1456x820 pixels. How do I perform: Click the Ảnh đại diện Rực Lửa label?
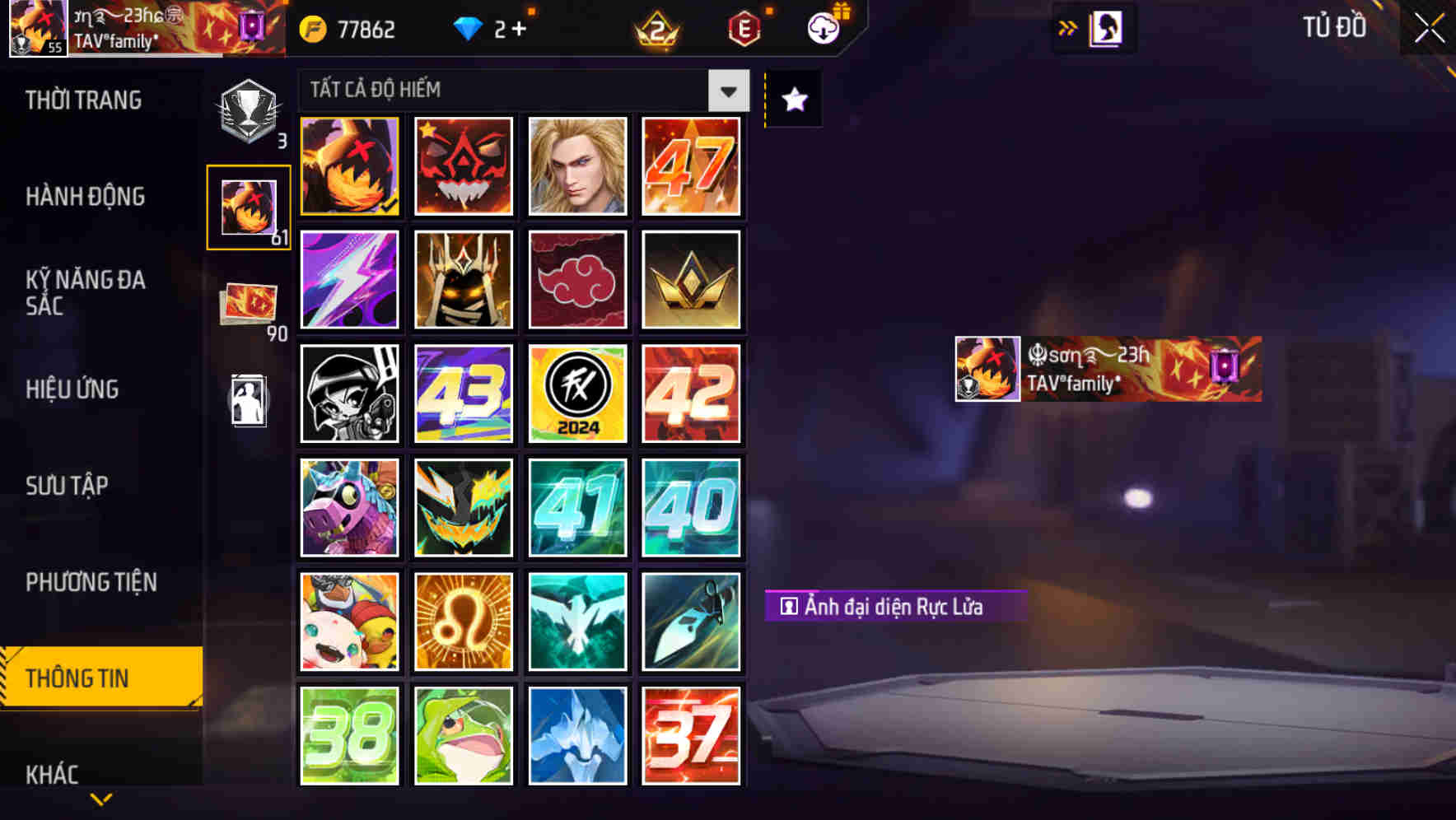point(894,605)
